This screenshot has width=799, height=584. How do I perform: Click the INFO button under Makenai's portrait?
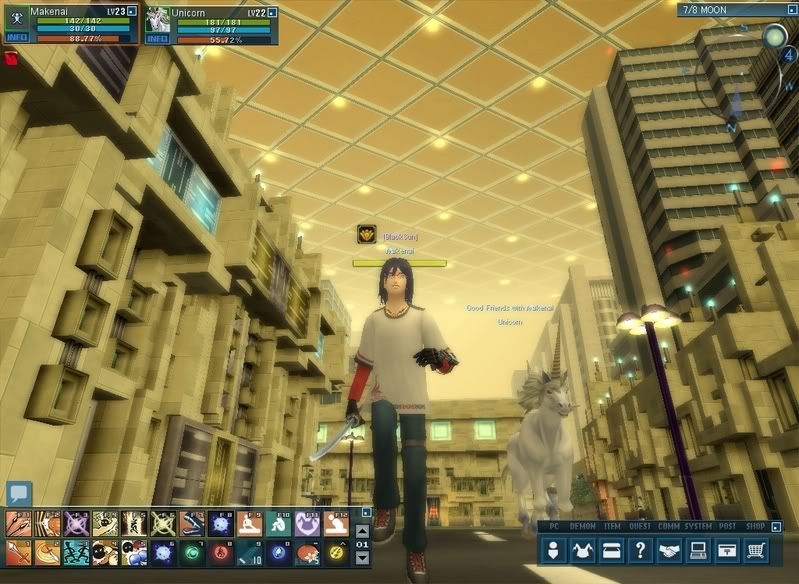(17, 39)
